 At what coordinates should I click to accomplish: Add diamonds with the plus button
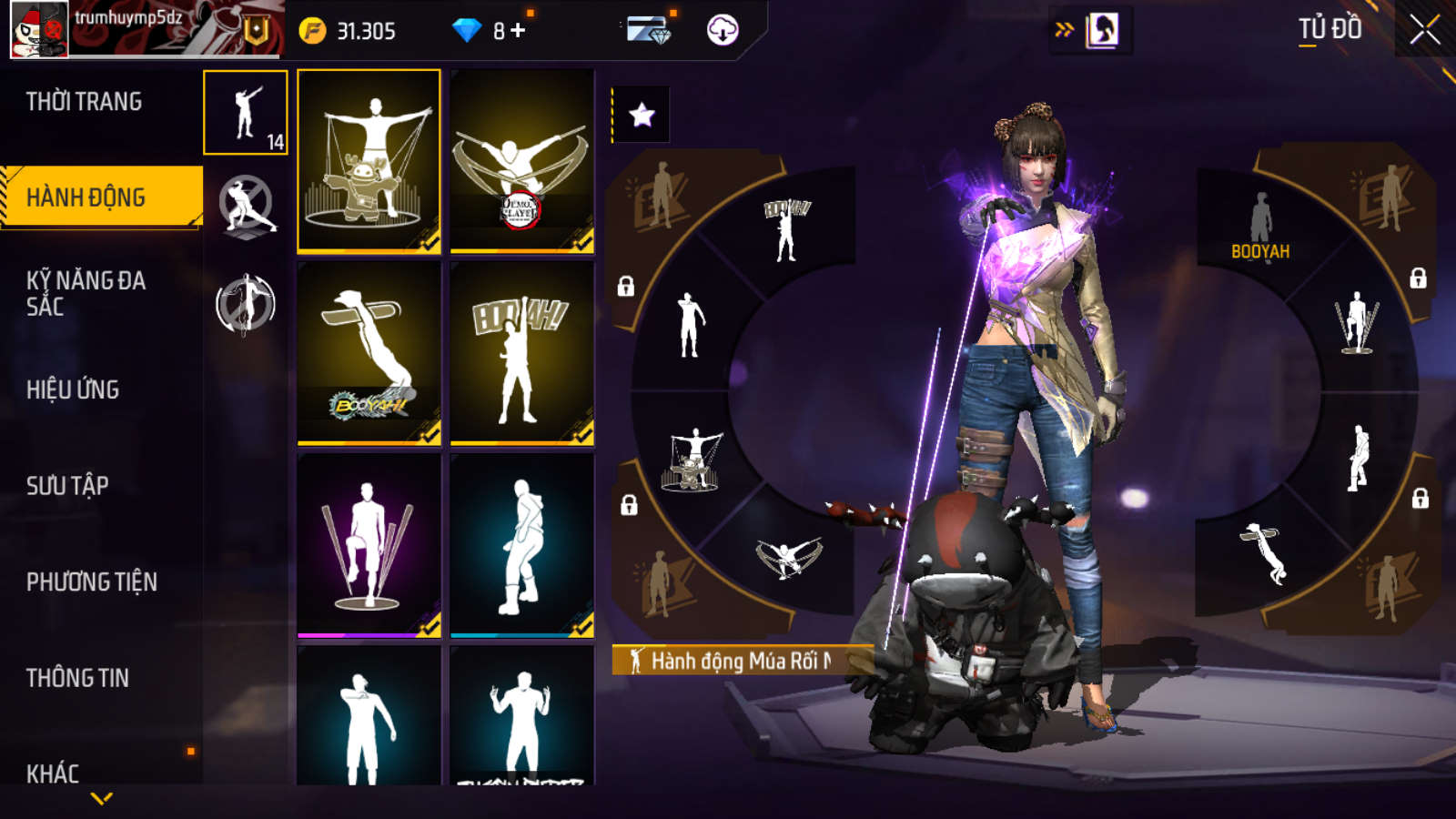coord(519,30)
